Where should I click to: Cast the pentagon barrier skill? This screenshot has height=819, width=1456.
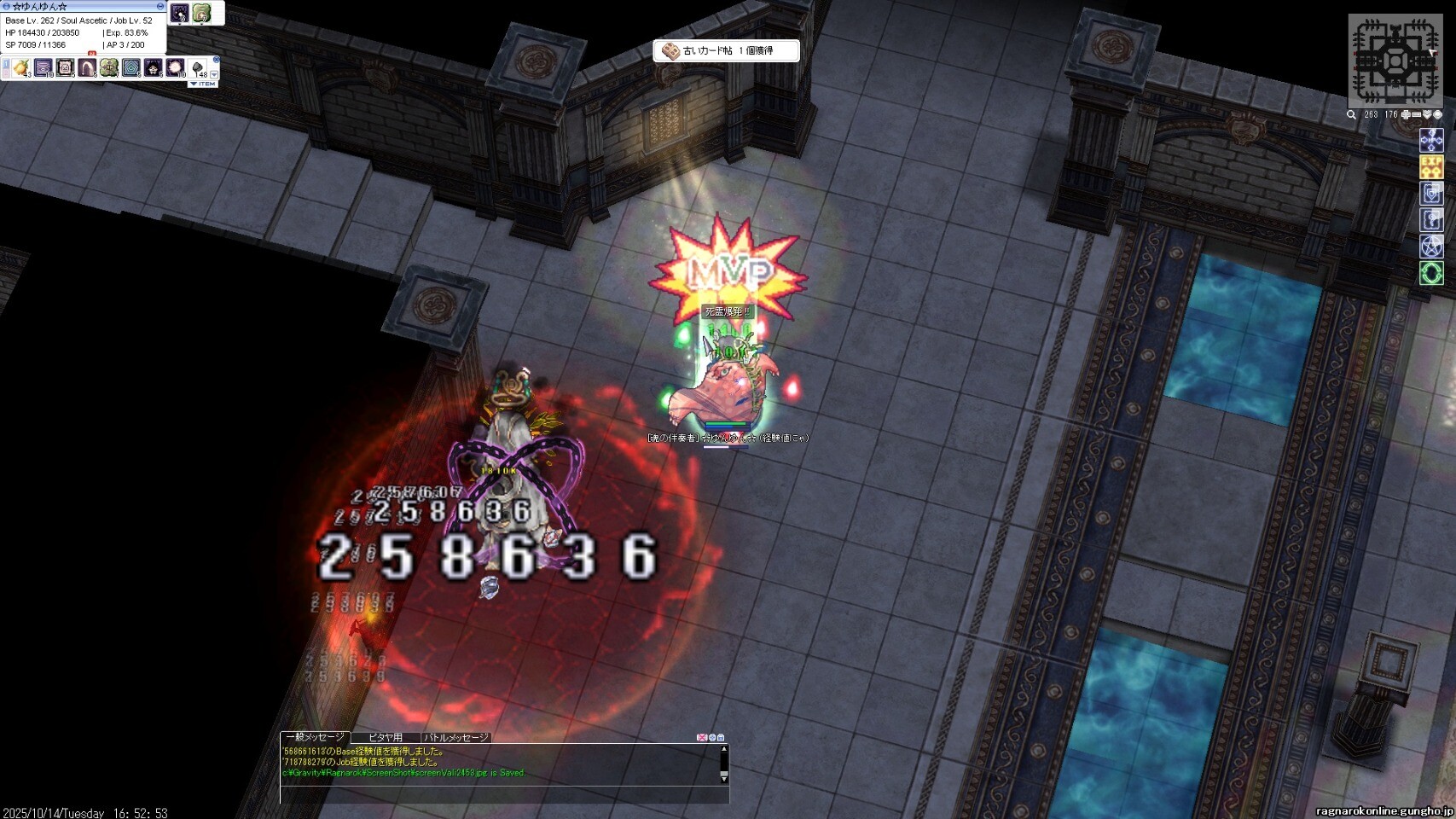coord(131,67)
